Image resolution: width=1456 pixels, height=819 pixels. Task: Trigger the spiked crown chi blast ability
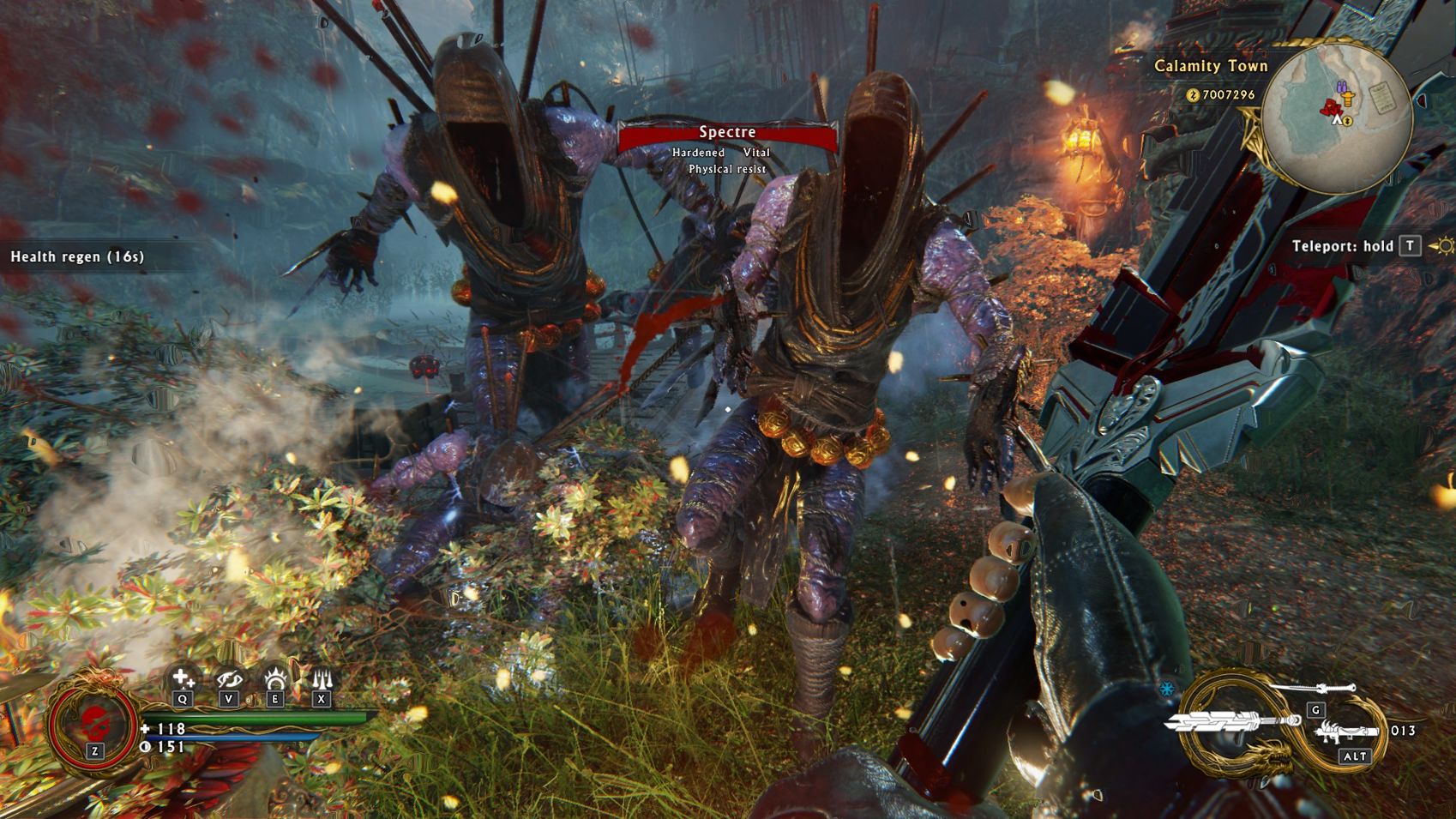coord(275,679)
